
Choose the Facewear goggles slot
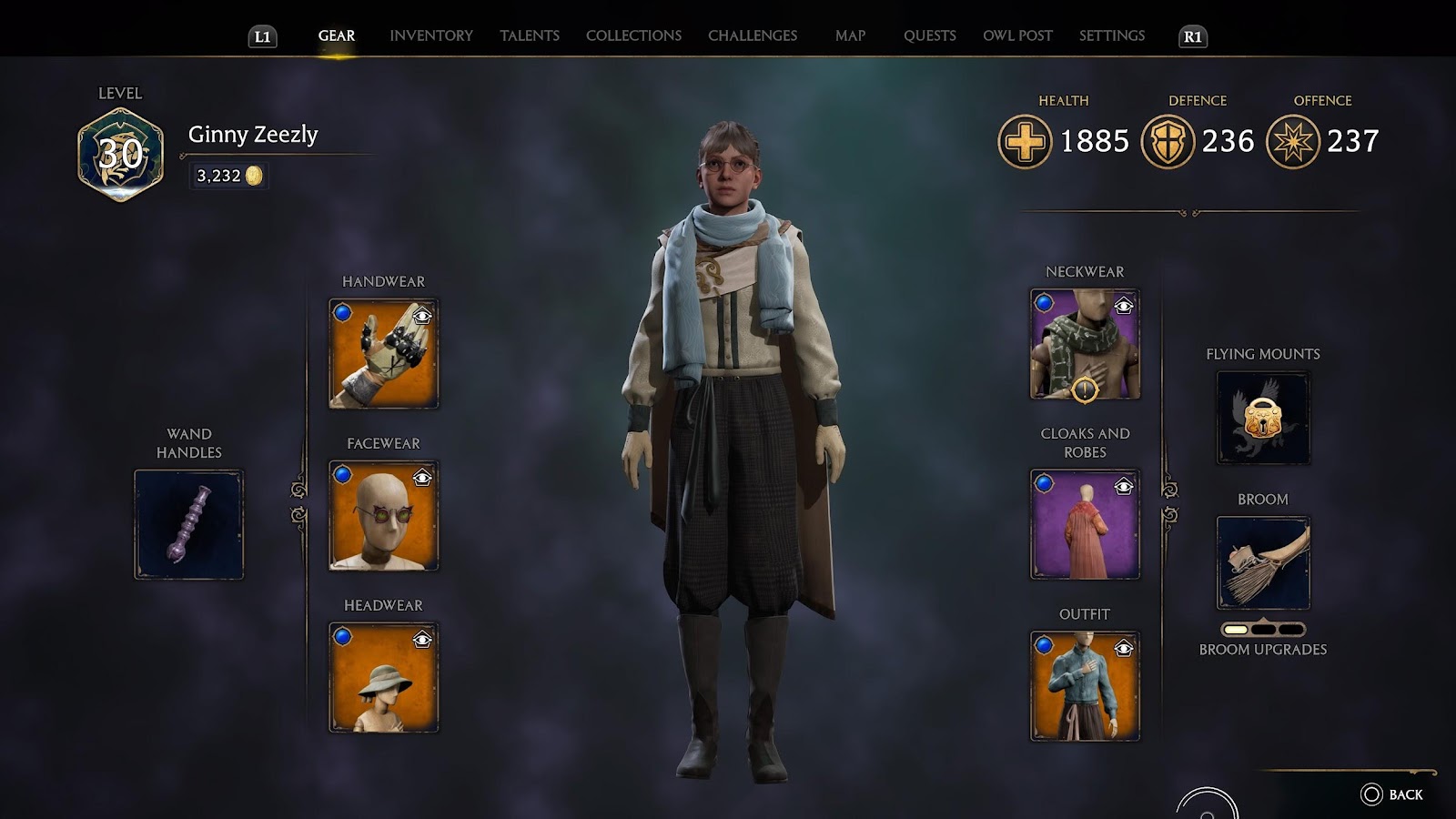383,516
